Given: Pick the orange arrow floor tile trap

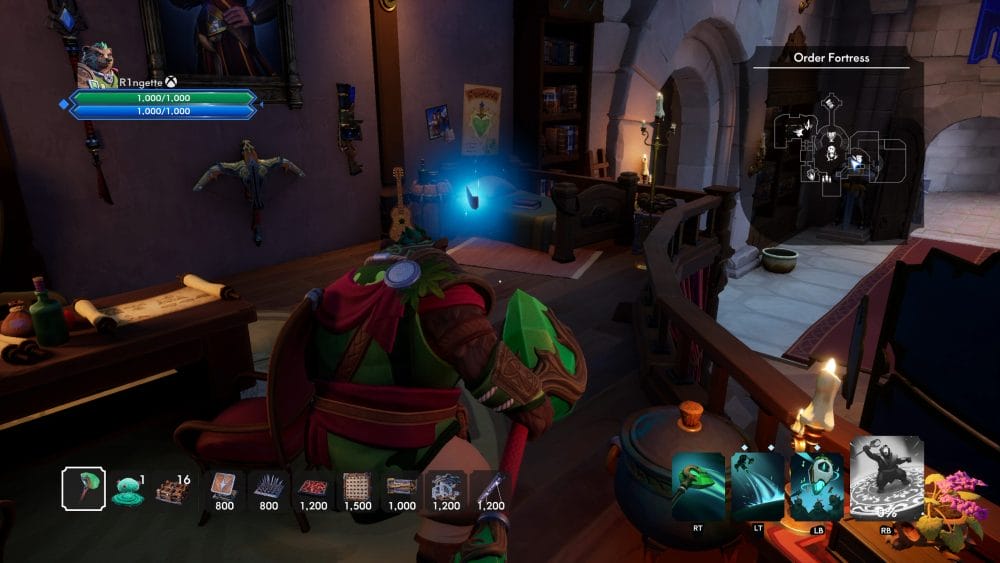Looking at the screenshot, I should click(222, 487).
